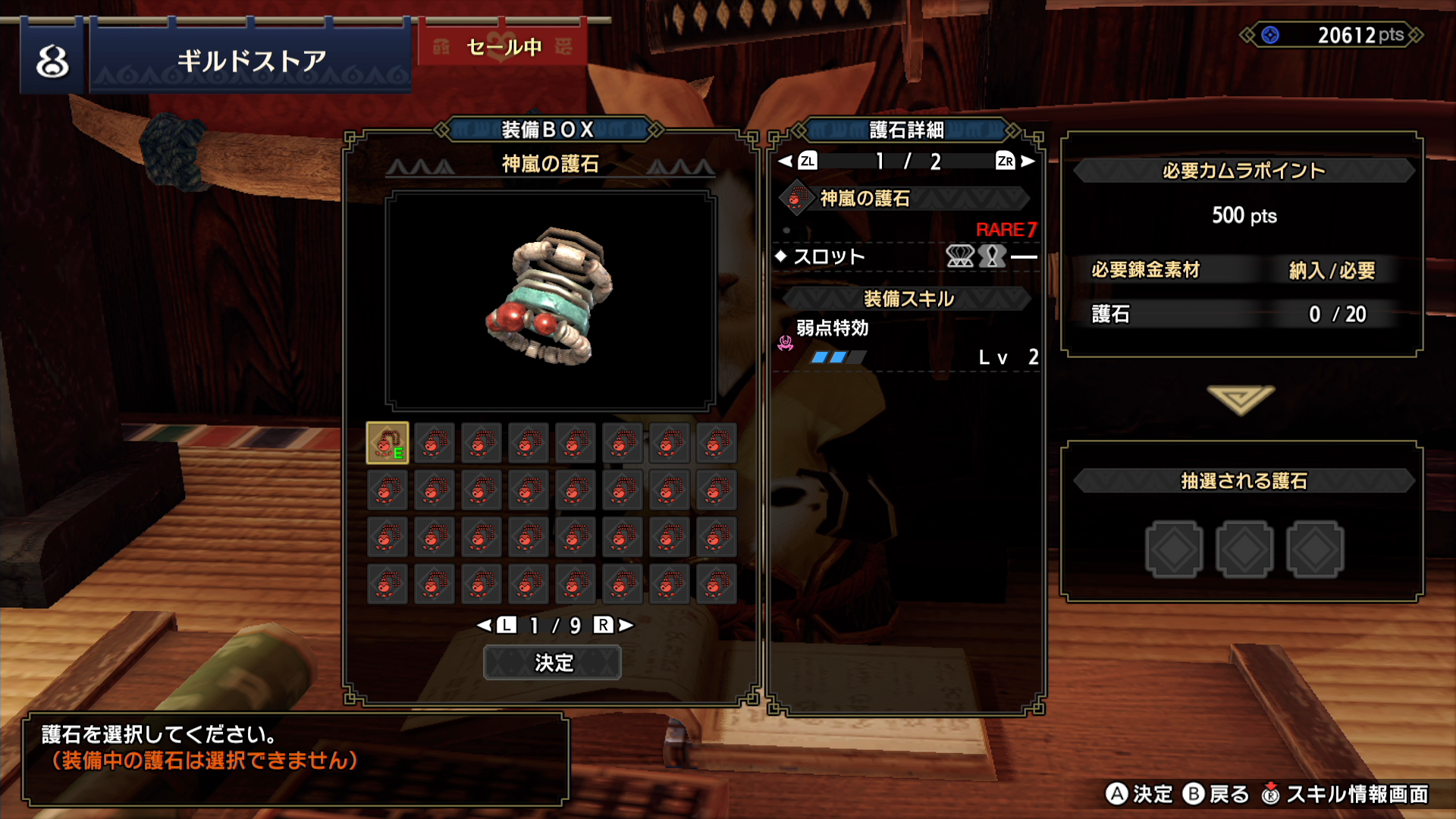
Task: Click the 神嵐の護石 talisman preview image
Action: point(551,300)
